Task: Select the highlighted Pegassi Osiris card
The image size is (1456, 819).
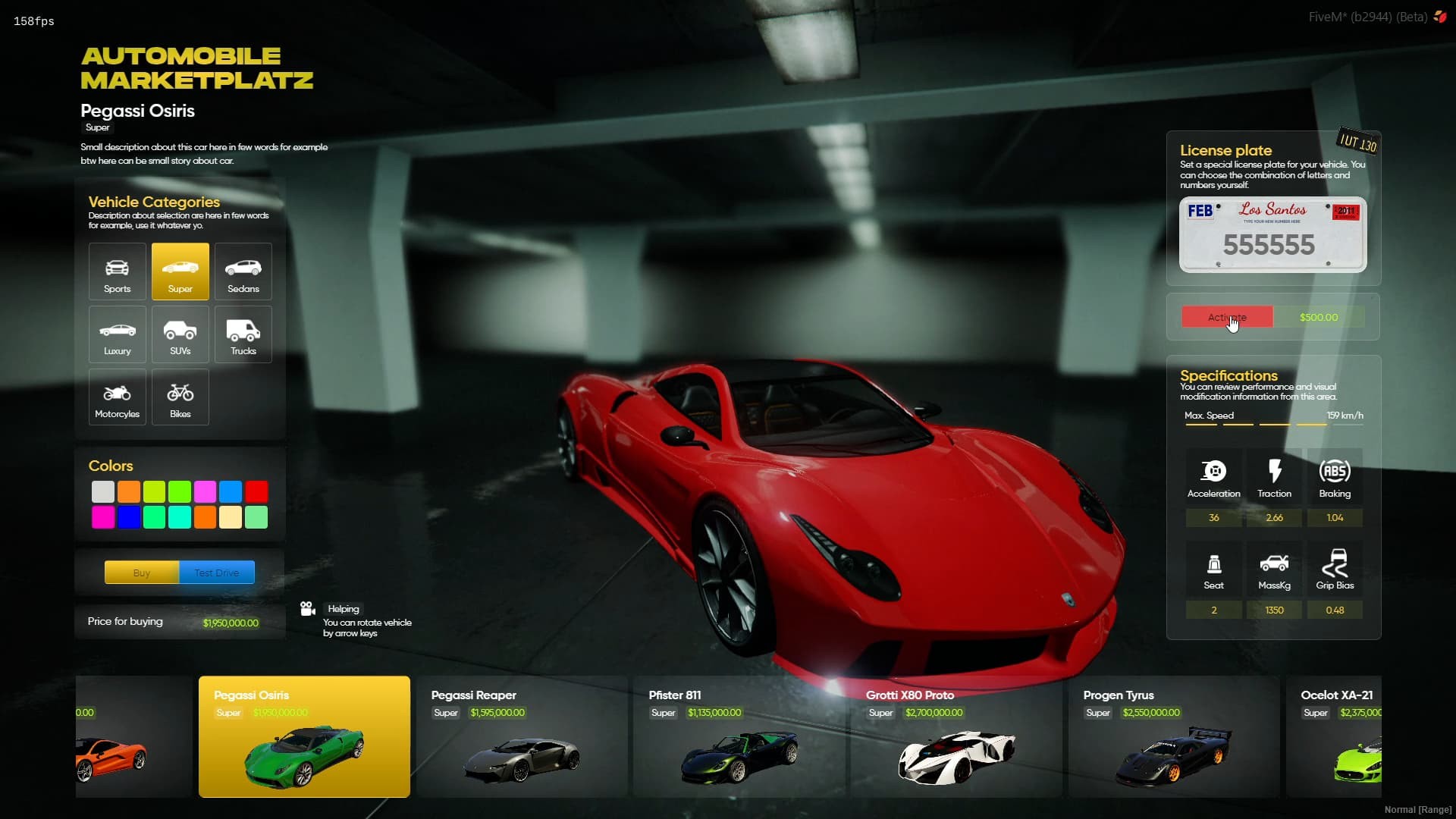Action: tap(304, 736)
